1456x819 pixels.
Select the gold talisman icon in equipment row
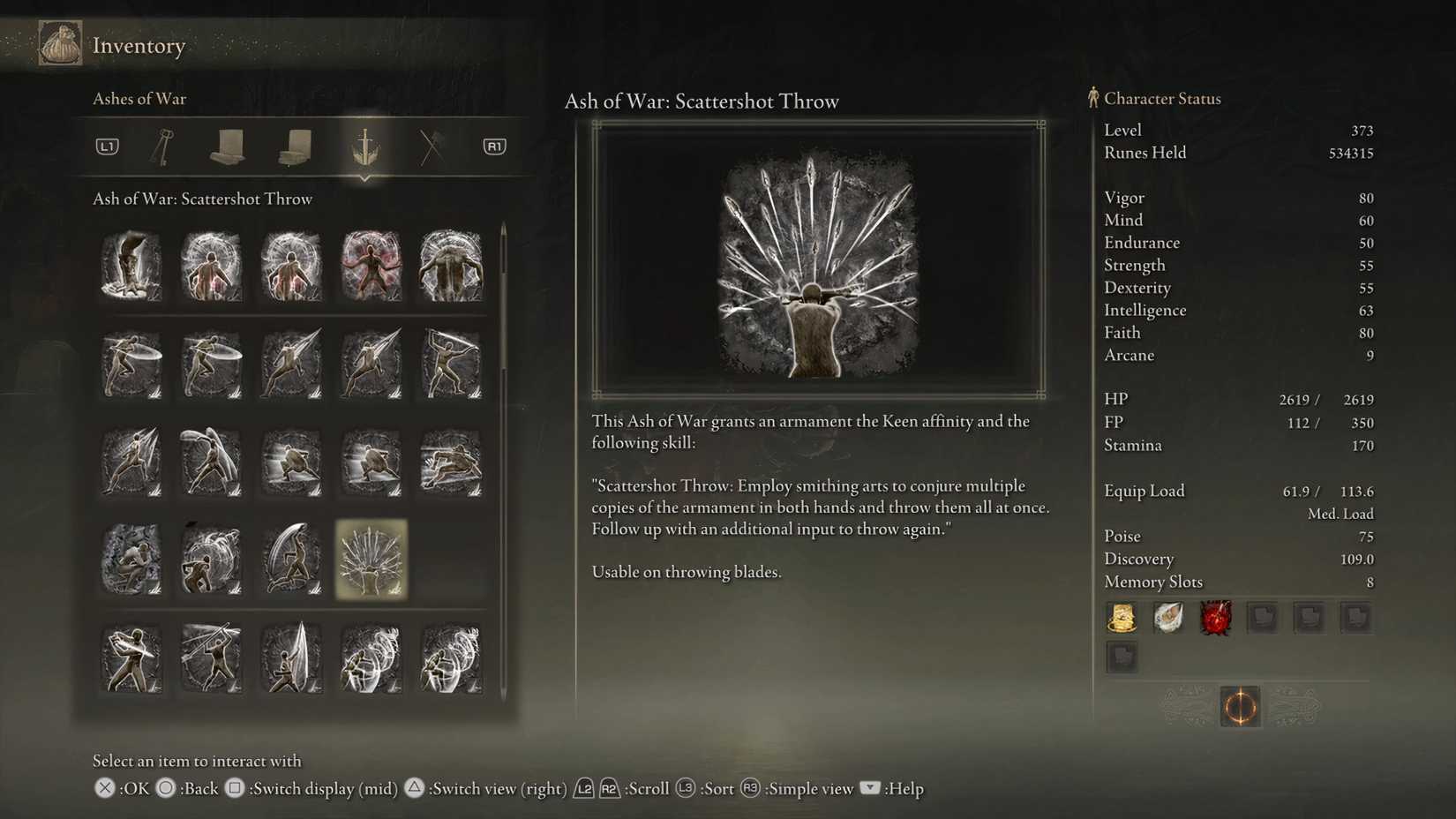click(x=1122, y=618)
